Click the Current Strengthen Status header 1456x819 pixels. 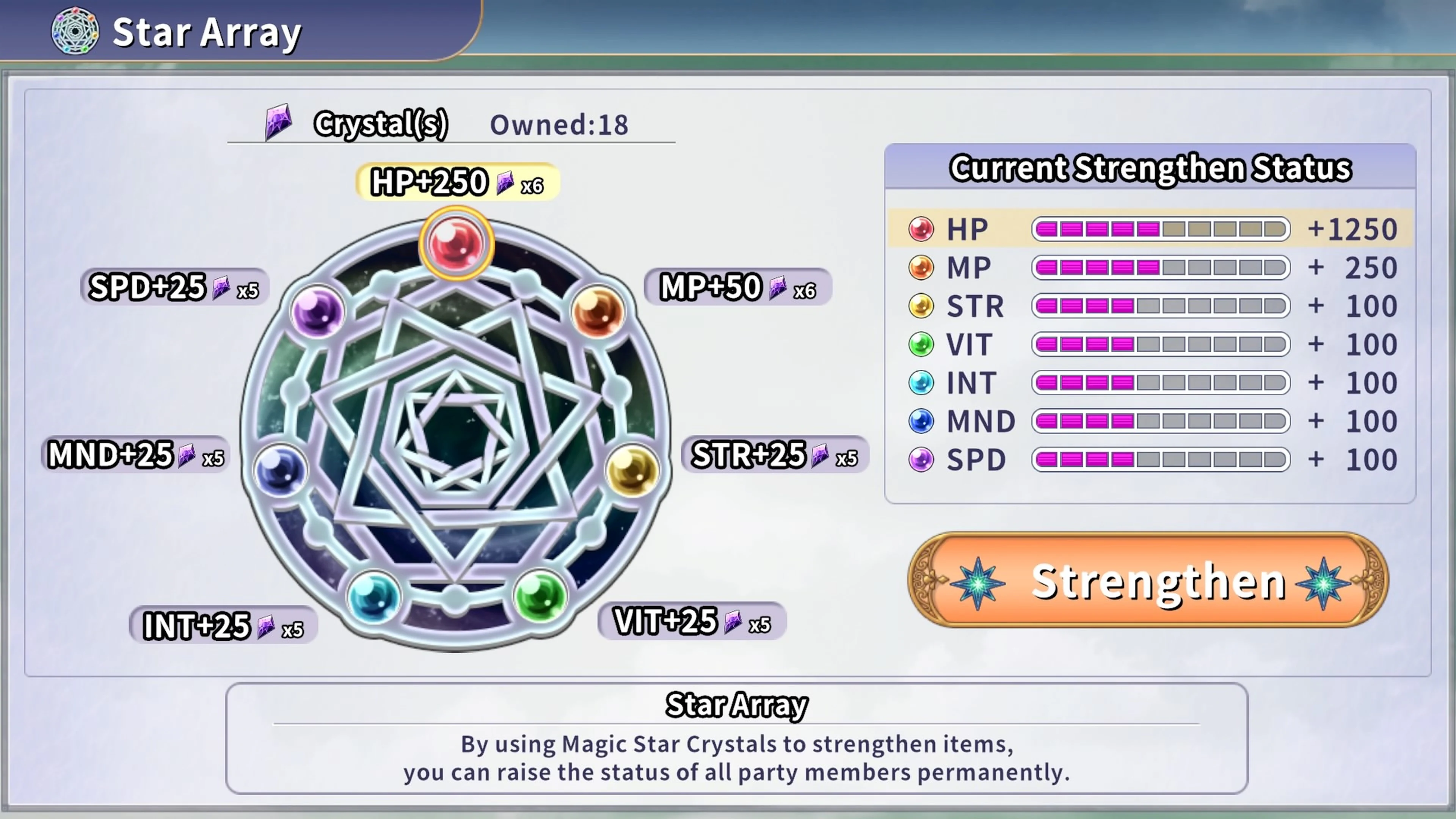[x=1150, y=168]
